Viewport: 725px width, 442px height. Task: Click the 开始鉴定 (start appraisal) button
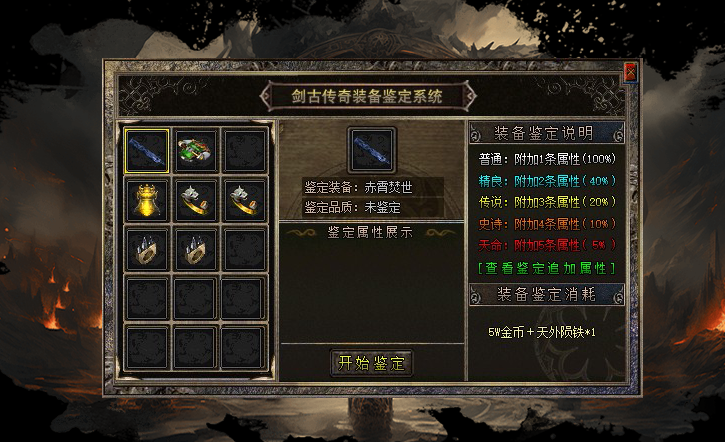371,362
